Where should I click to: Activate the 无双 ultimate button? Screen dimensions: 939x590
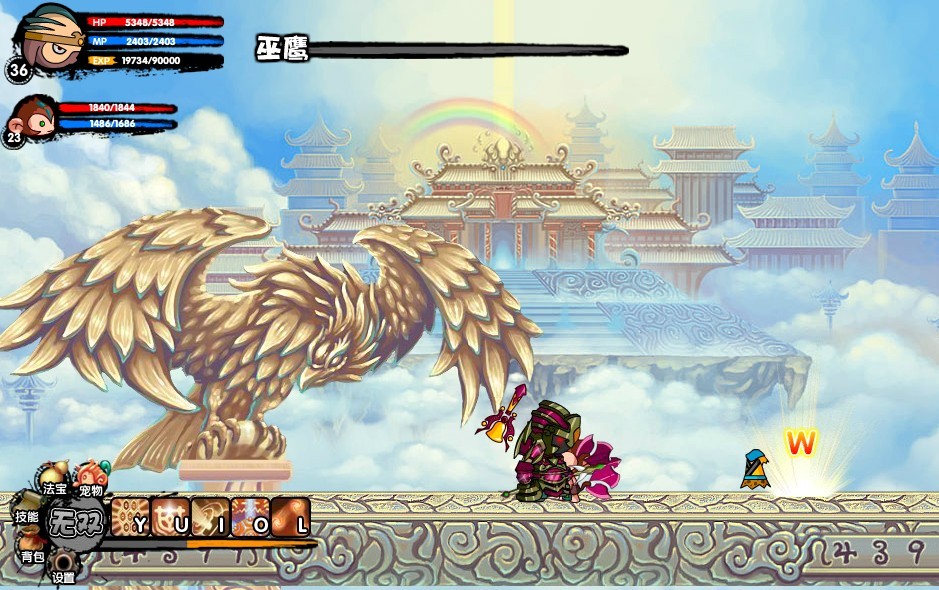(x=76, y=521)
